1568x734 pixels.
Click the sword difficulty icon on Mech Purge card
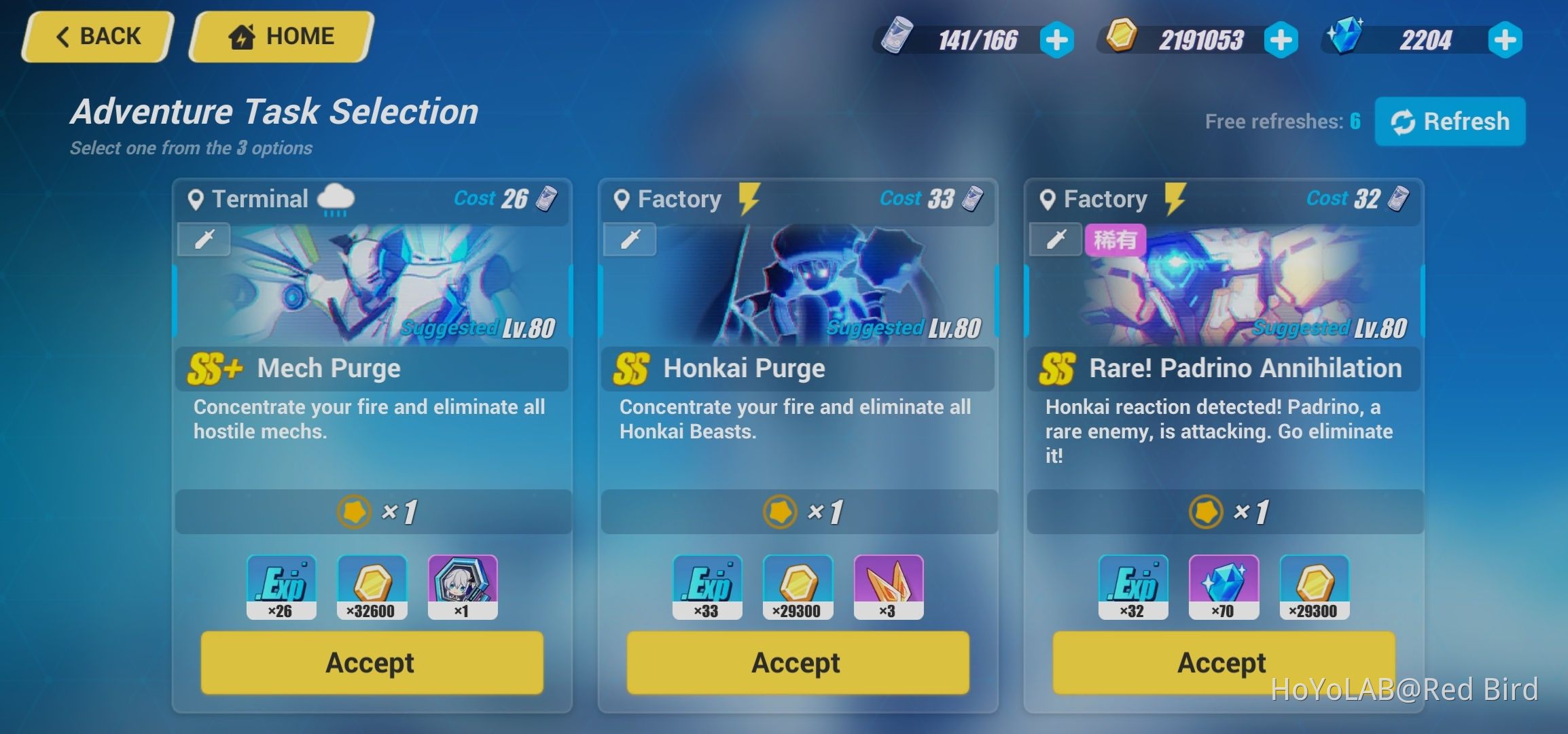pos(203,239)
